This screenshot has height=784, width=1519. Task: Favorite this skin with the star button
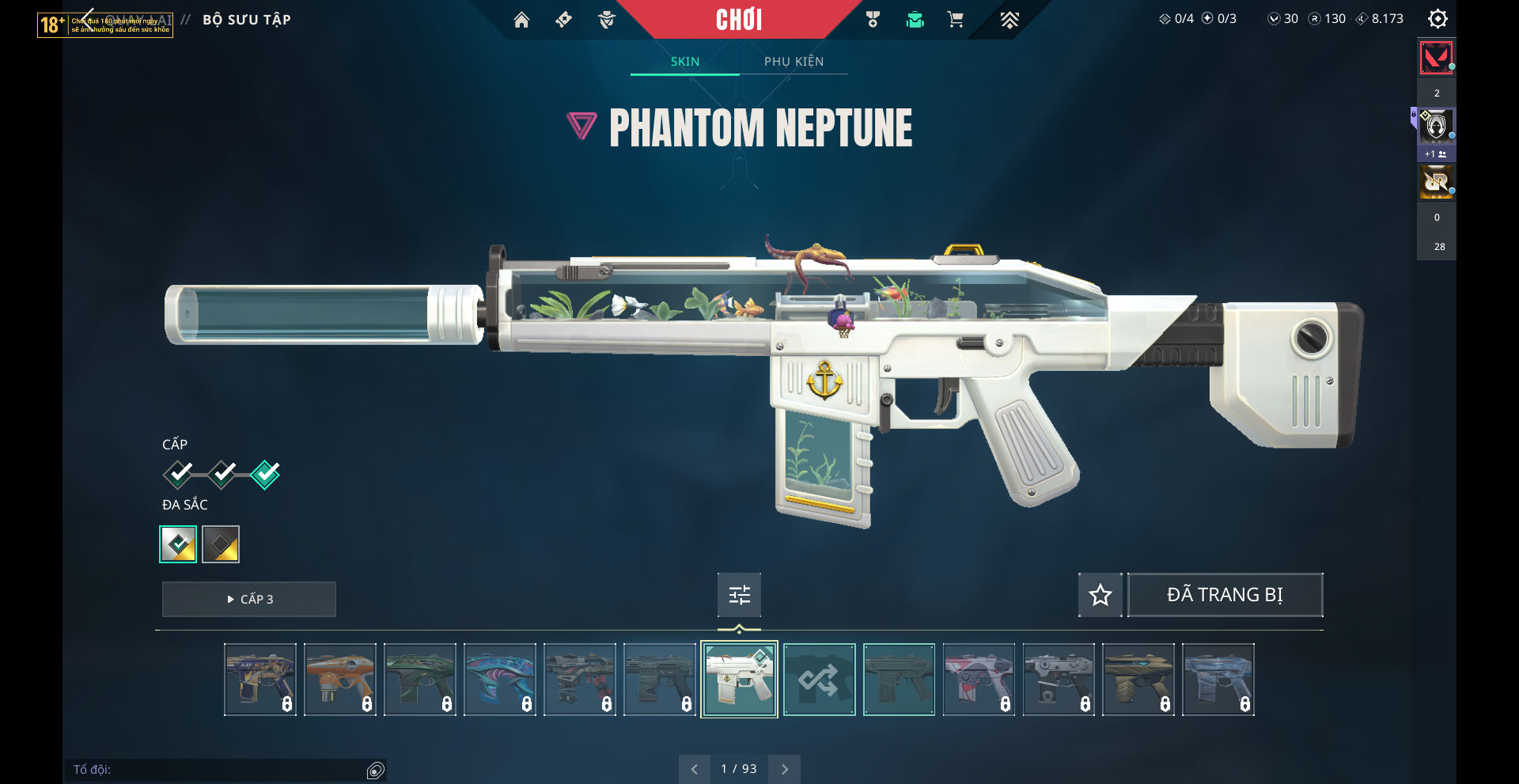1100,595
